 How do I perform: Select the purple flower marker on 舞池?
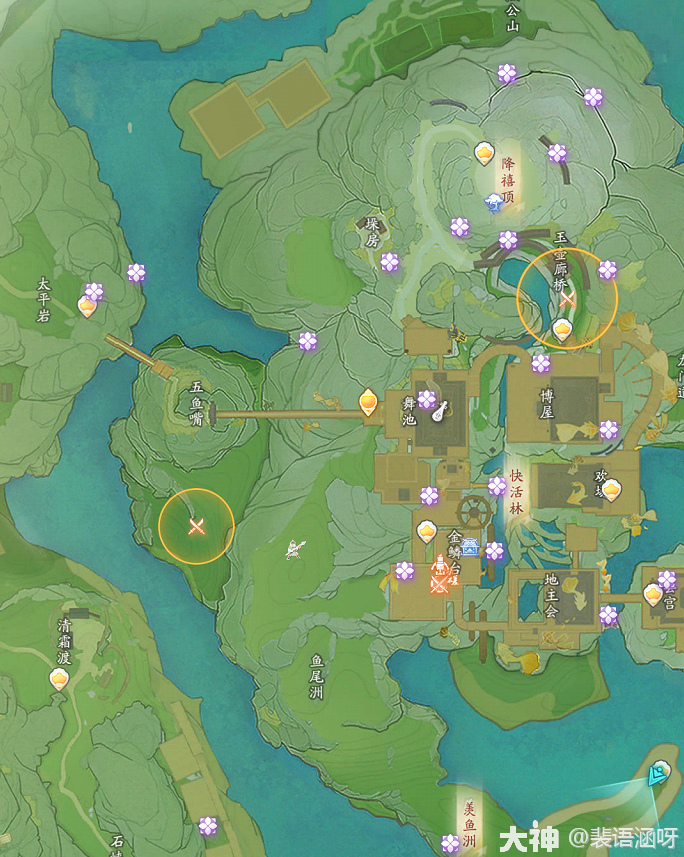(426, 400)
